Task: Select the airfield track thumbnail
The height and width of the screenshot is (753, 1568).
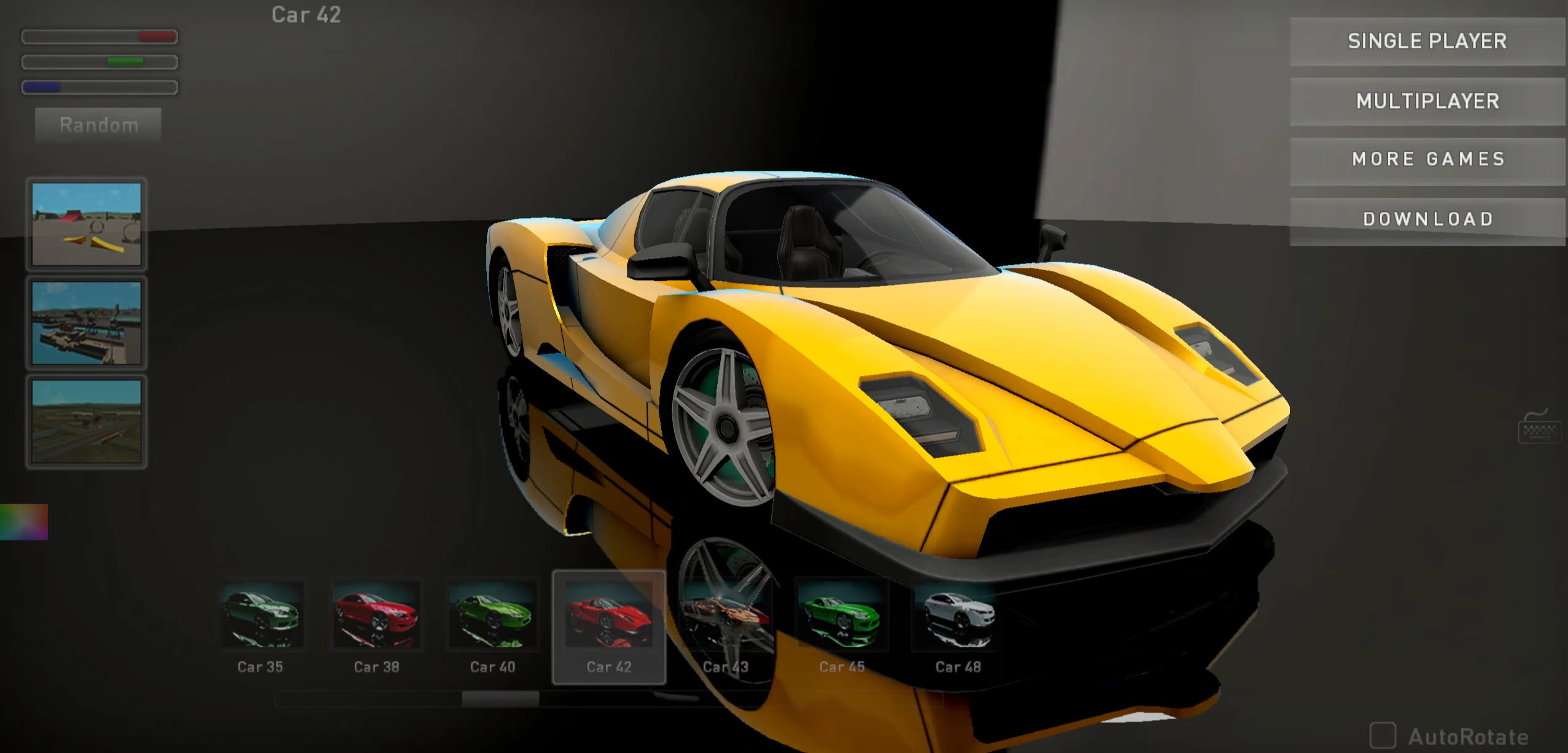Action: tap(87, 421)
